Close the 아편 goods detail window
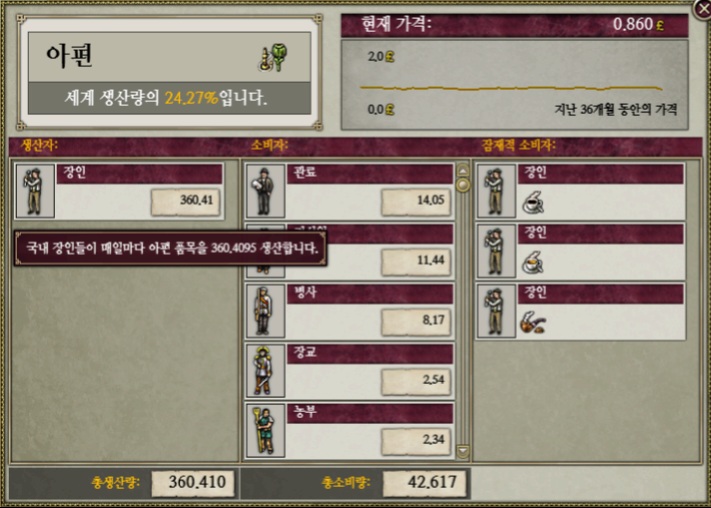 point(702,8)
